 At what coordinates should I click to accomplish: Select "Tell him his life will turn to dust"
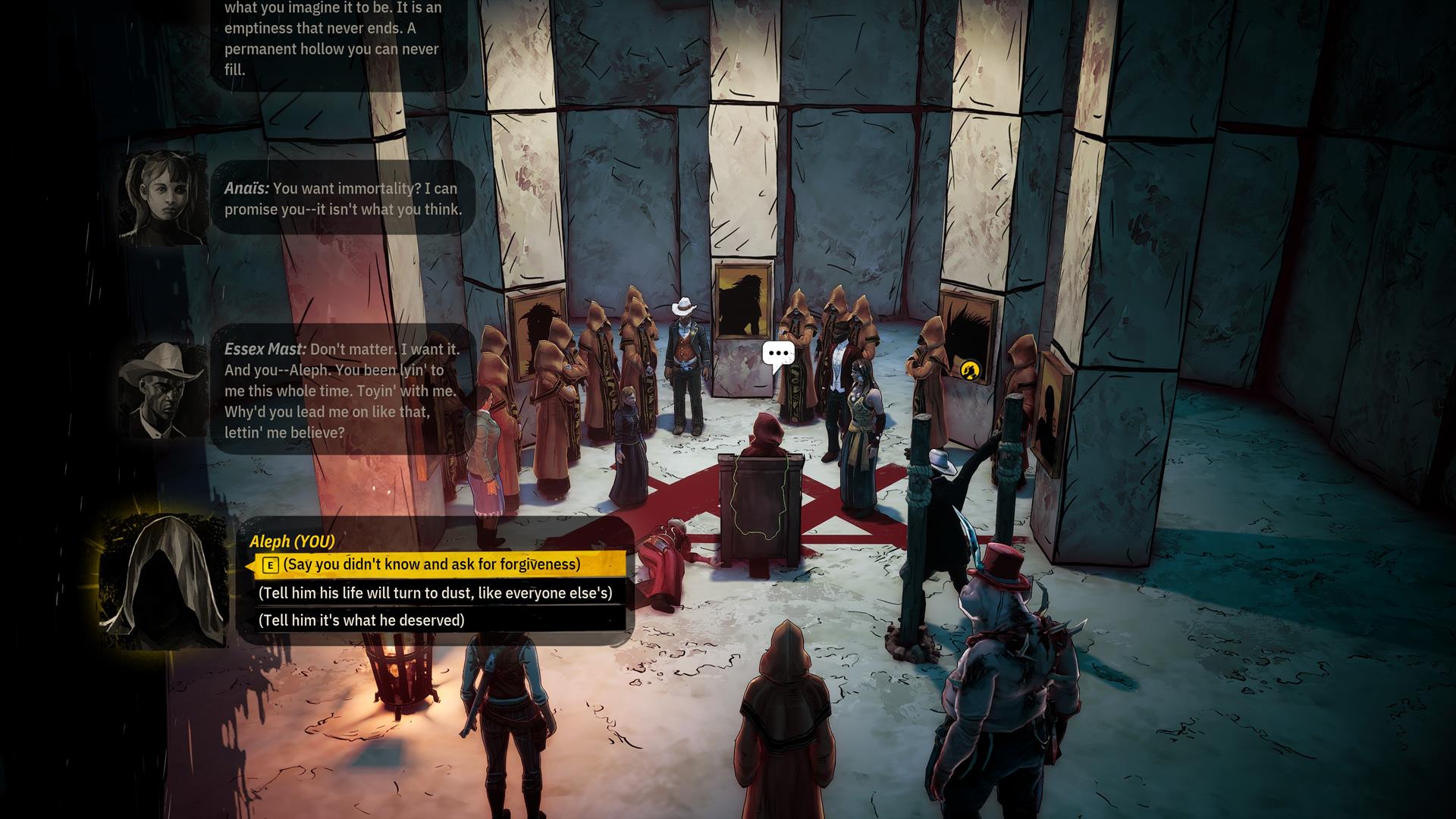coord(435,593)
